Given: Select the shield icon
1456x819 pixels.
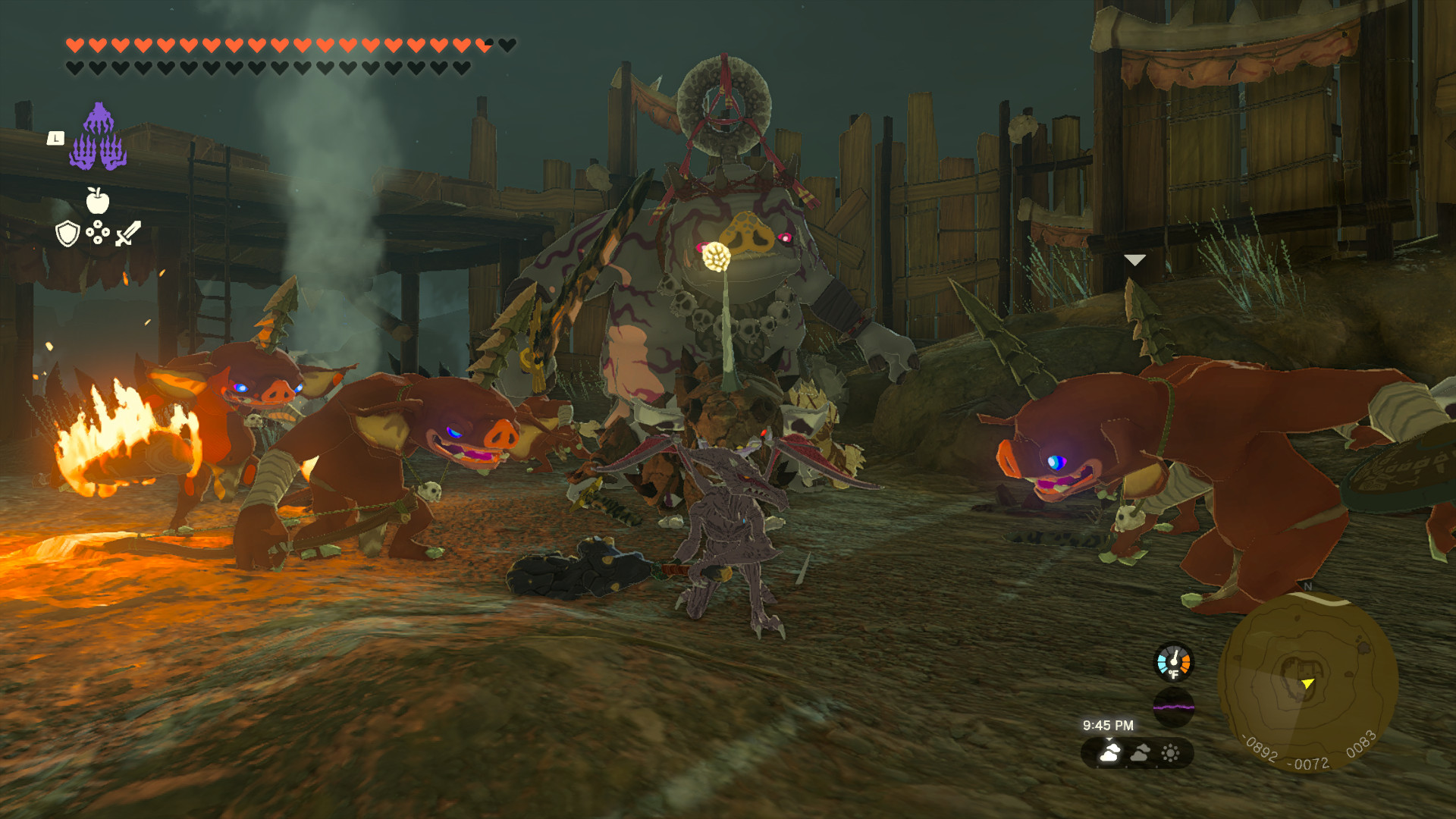Looking at the screenshot, I should pyautogui.click(x=67, y=235).
